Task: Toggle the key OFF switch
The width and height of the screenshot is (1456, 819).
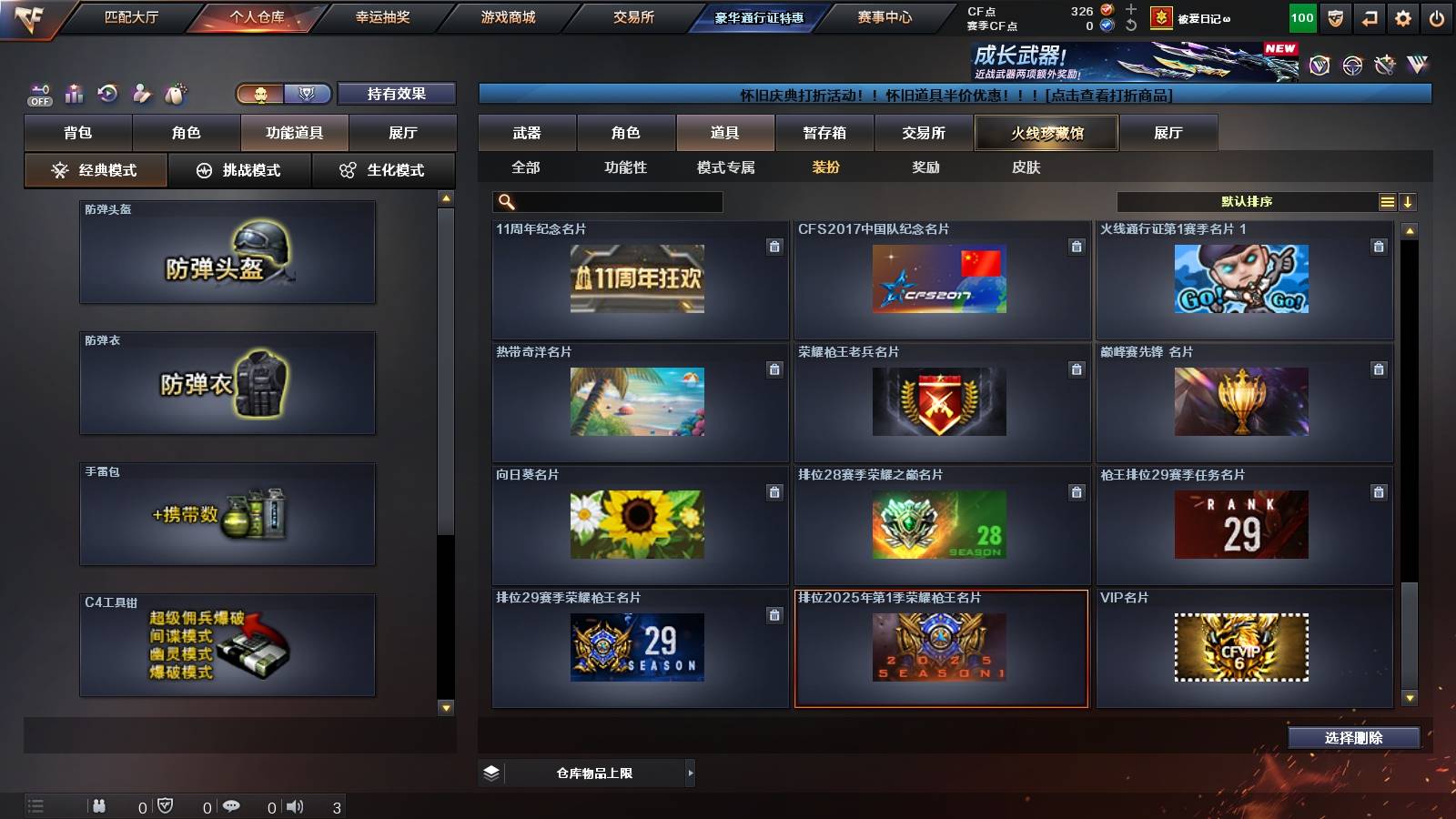Action: click(38, 93)
